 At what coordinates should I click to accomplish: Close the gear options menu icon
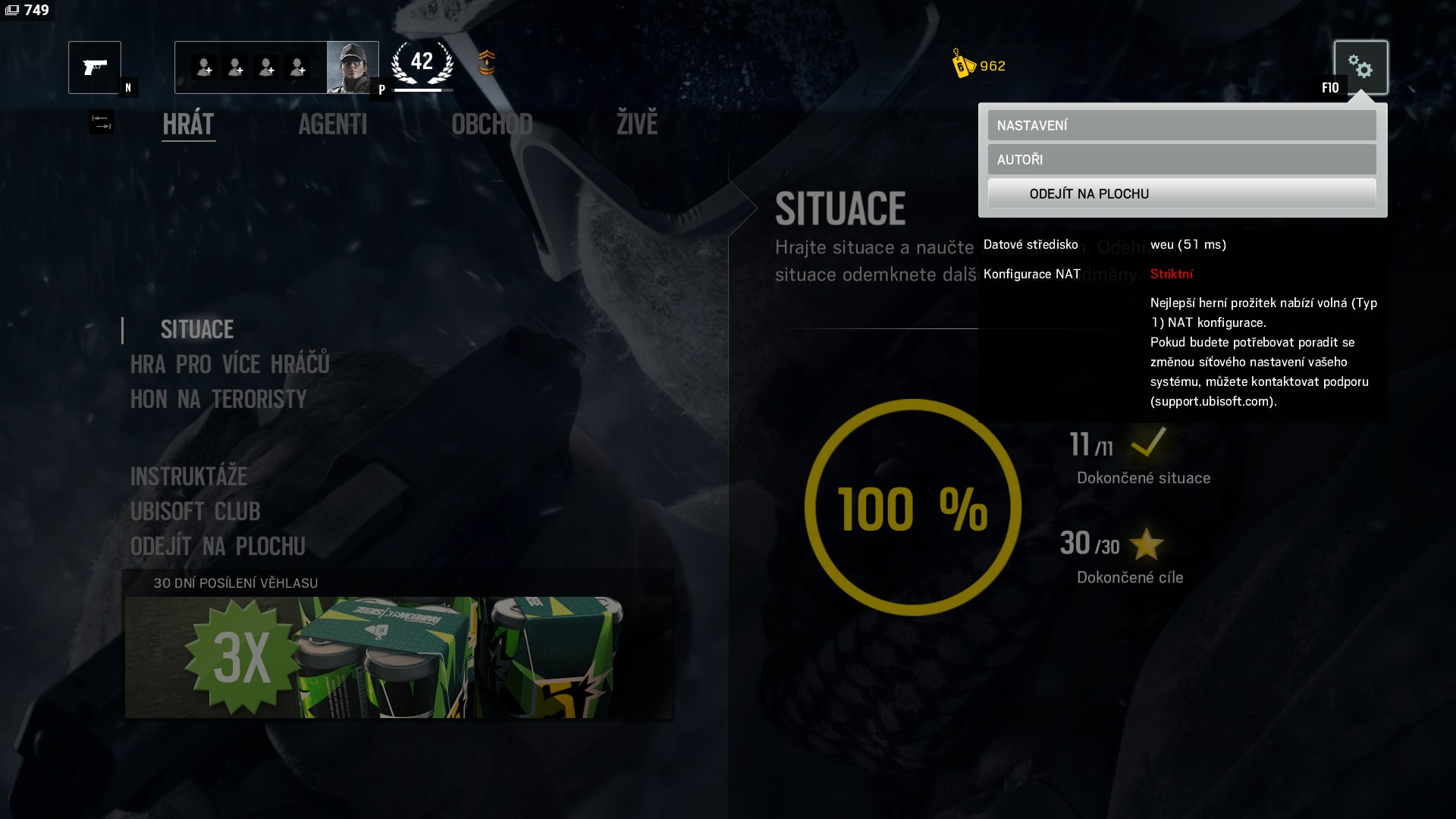pyautogui.click(x=1360, y=67)
